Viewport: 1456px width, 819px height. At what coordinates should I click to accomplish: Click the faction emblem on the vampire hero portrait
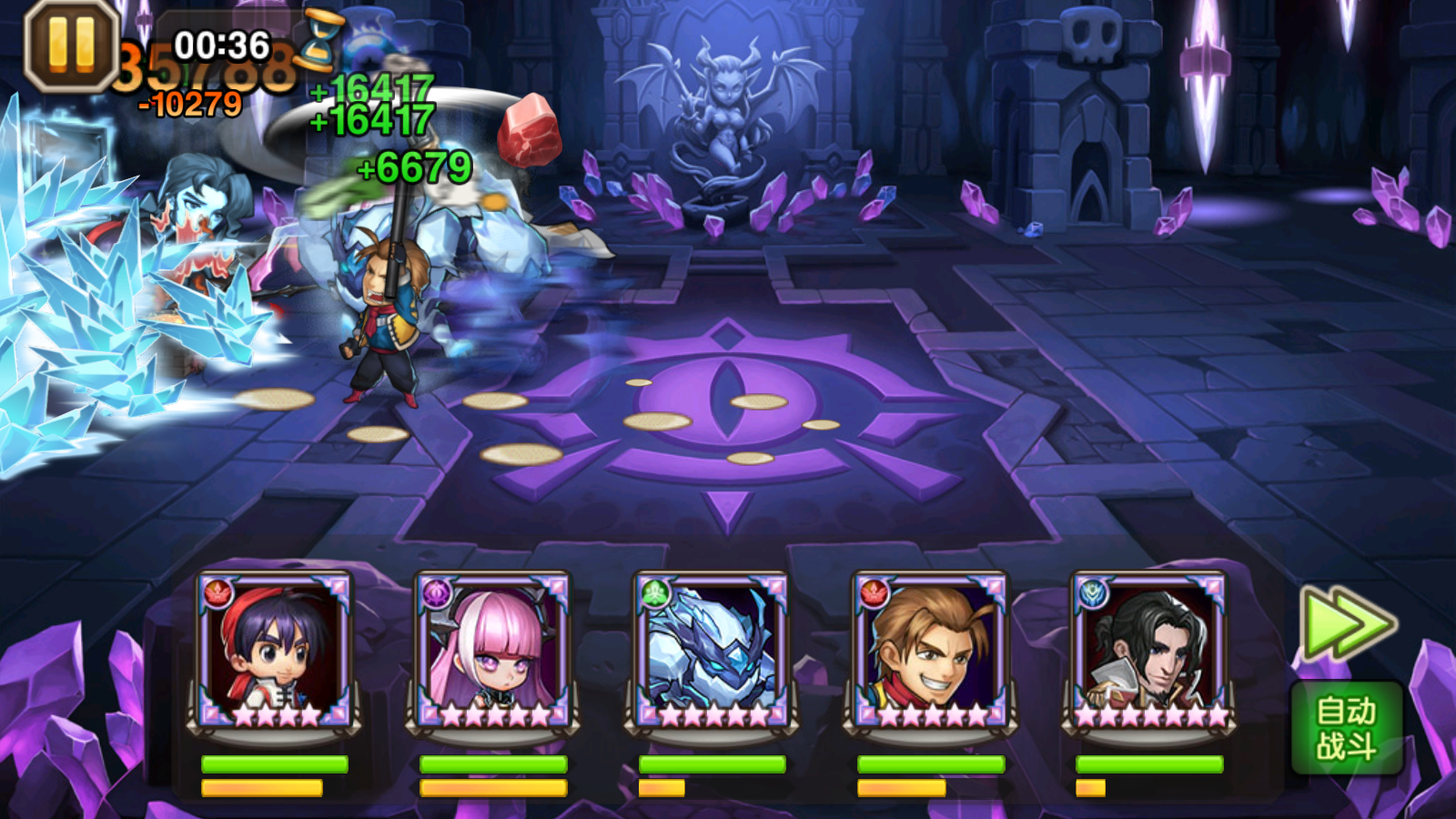pos(1095,591)
